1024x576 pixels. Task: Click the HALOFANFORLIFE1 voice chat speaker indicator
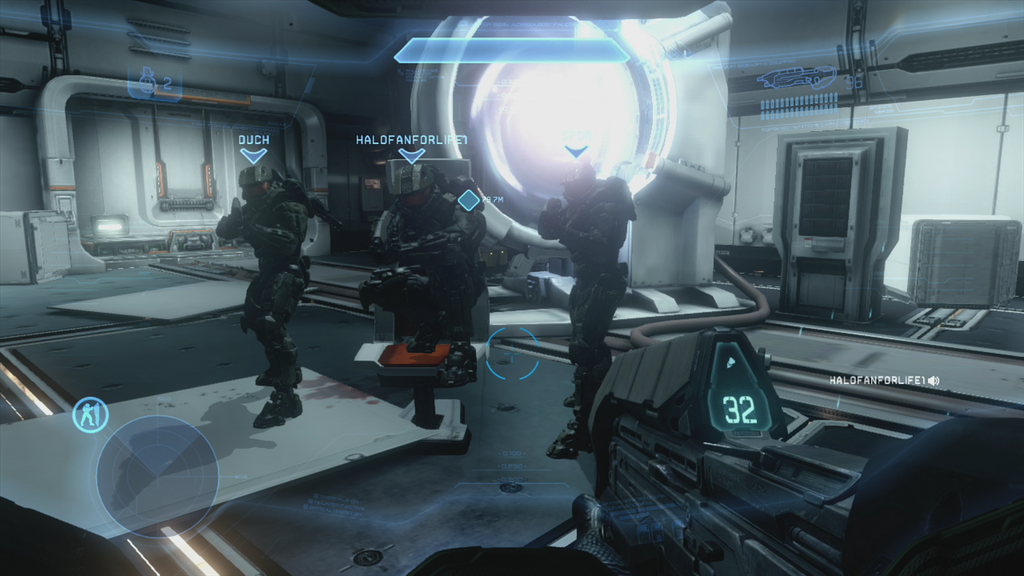tap(933, 381)
